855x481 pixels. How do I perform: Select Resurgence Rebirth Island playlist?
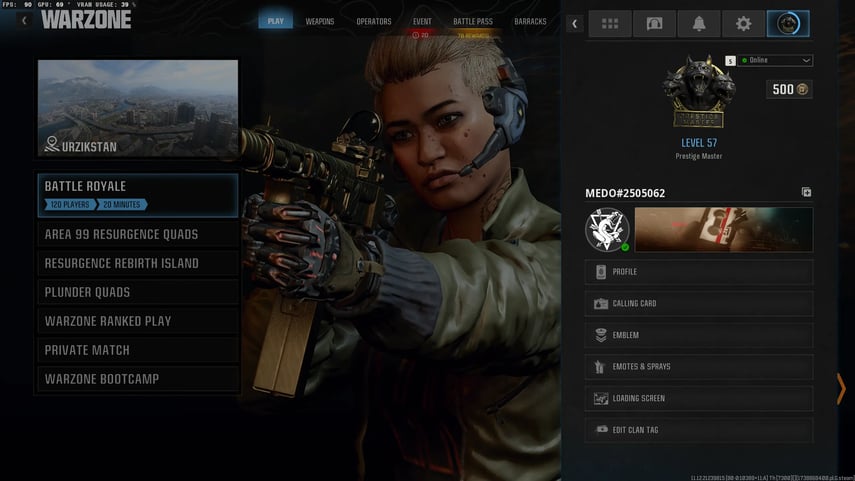pyautogui.click(x=138, y=264)
